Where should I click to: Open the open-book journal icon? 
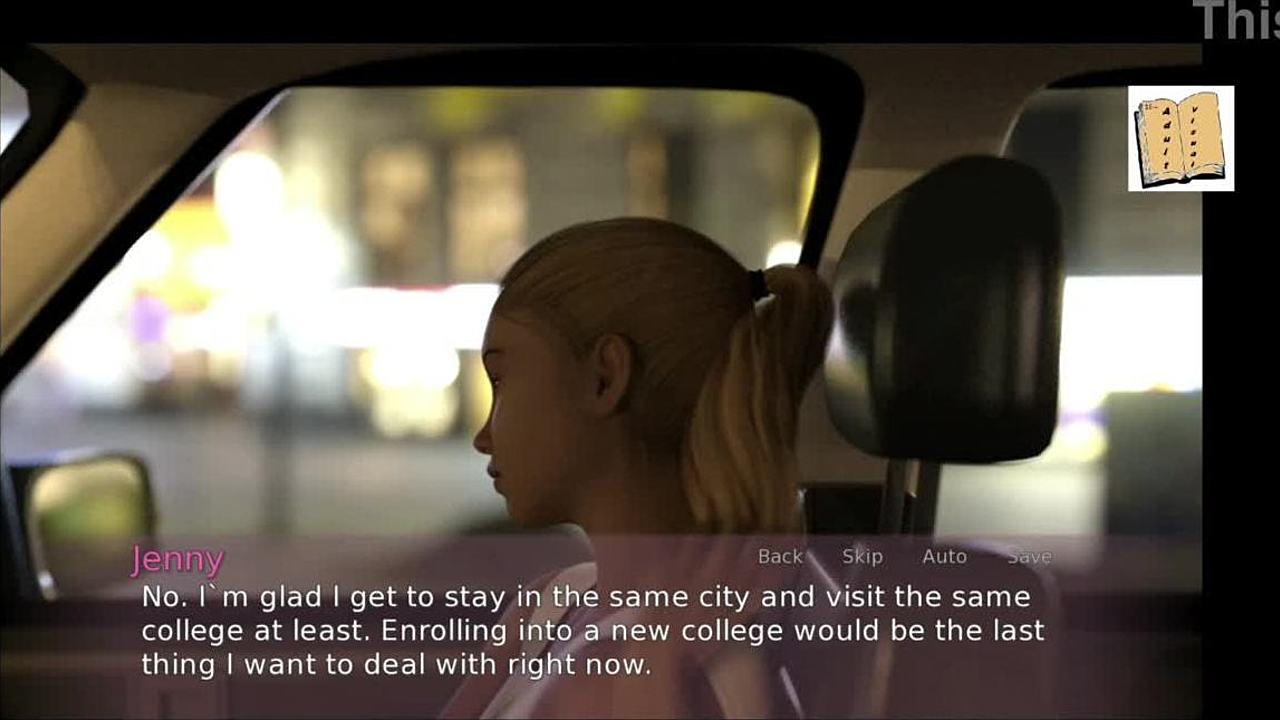1180,138
